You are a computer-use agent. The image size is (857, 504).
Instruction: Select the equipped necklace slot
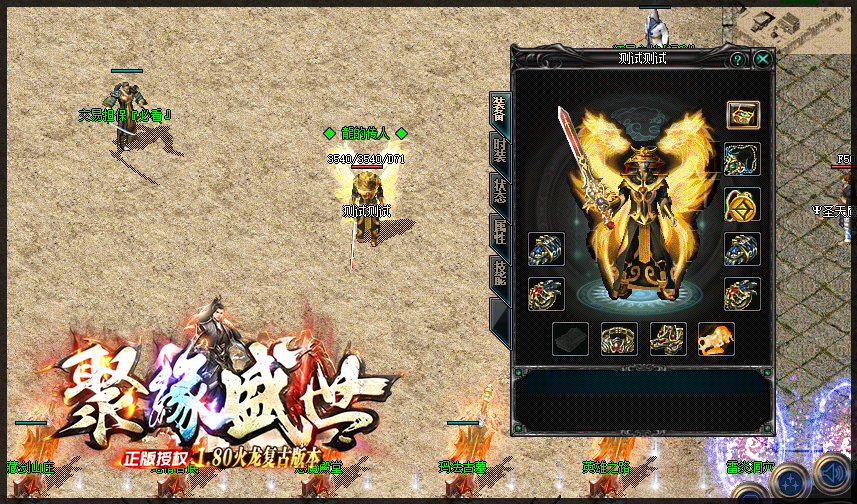tap(742, 159)
